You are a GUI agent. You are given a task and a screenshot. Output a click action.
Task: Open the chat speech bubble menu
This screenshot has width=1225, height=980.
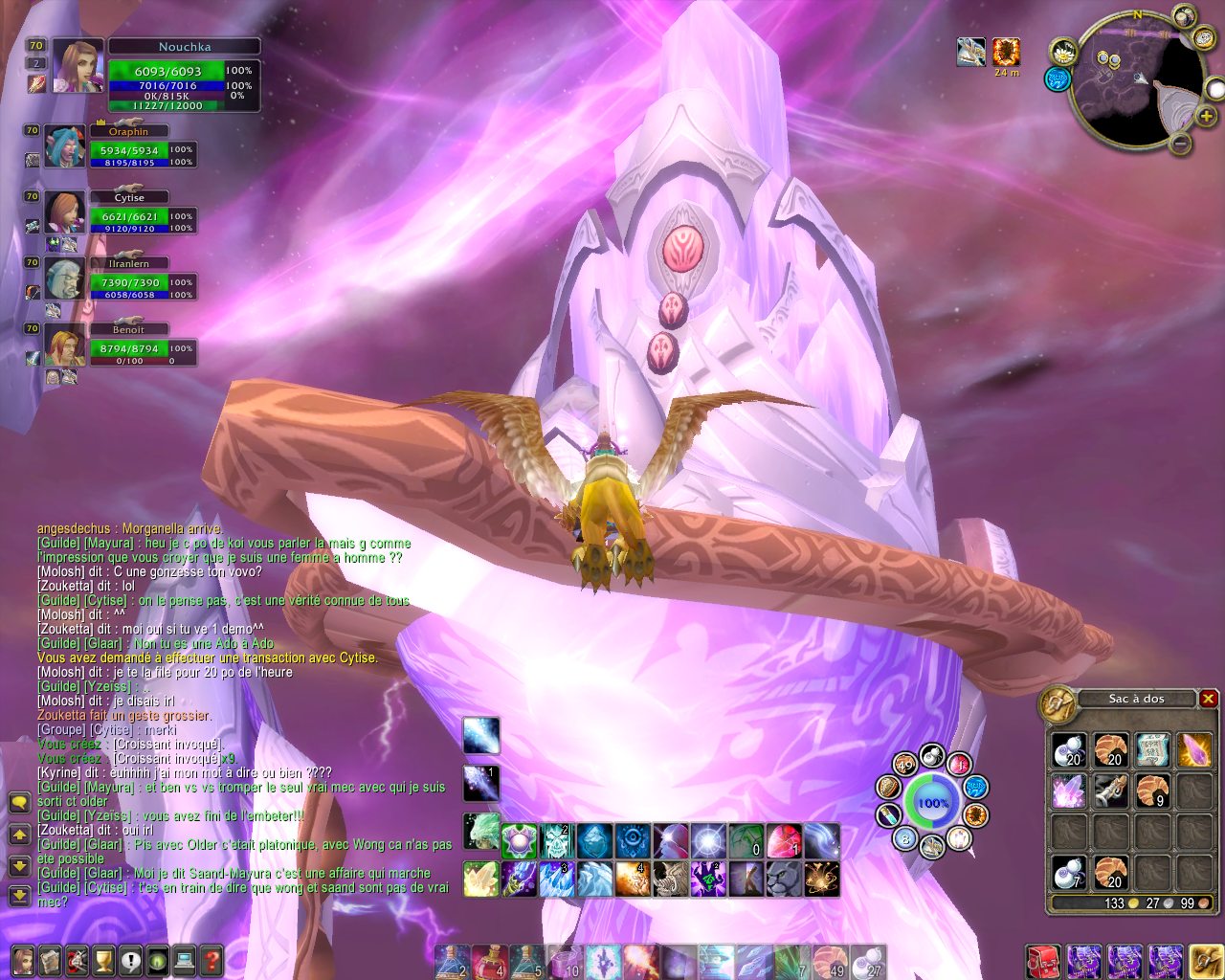(x=18, y=802)
